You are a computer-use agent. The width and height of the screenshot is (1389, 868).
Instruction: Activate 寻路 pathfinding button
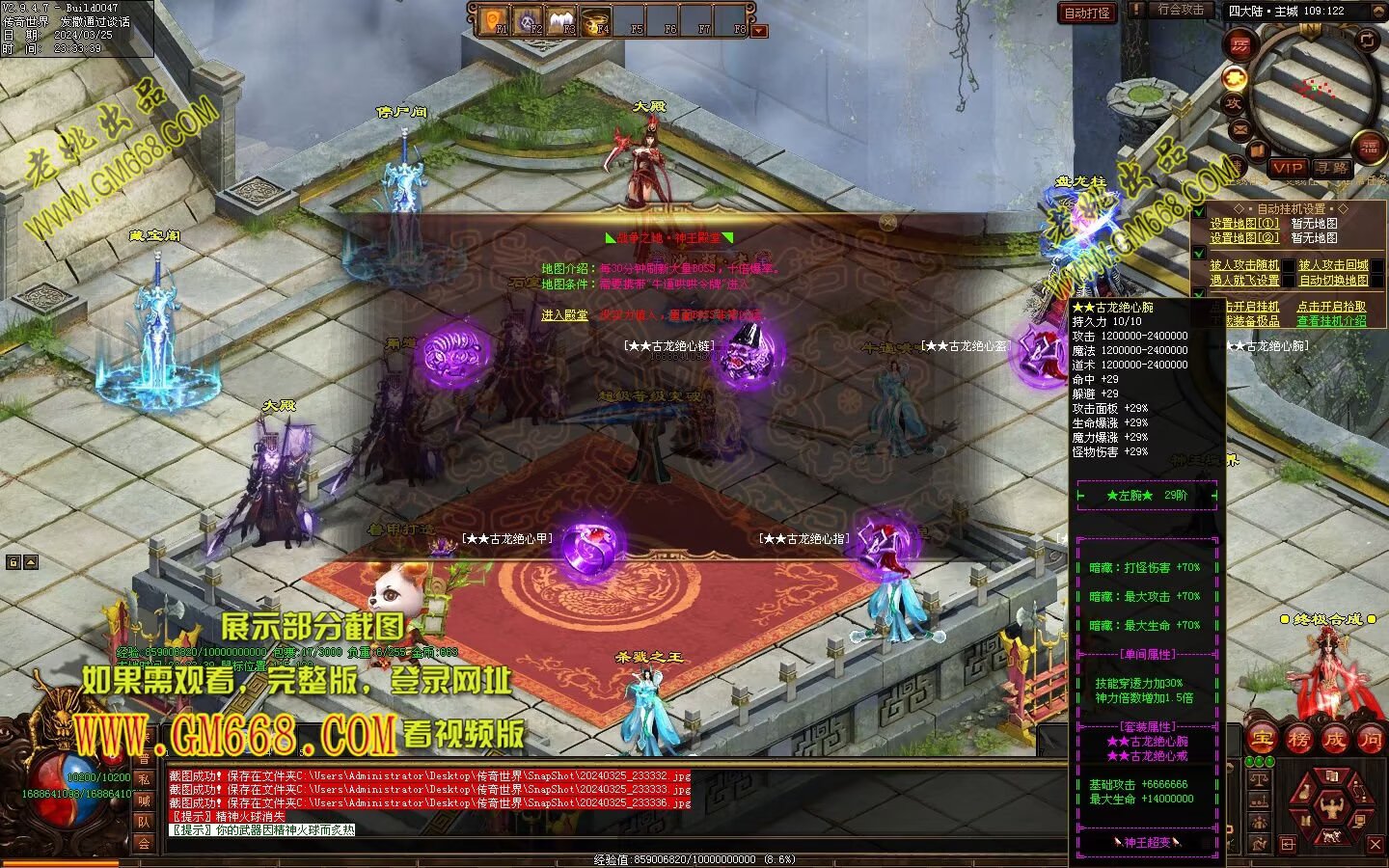(x=1332, y=168)
